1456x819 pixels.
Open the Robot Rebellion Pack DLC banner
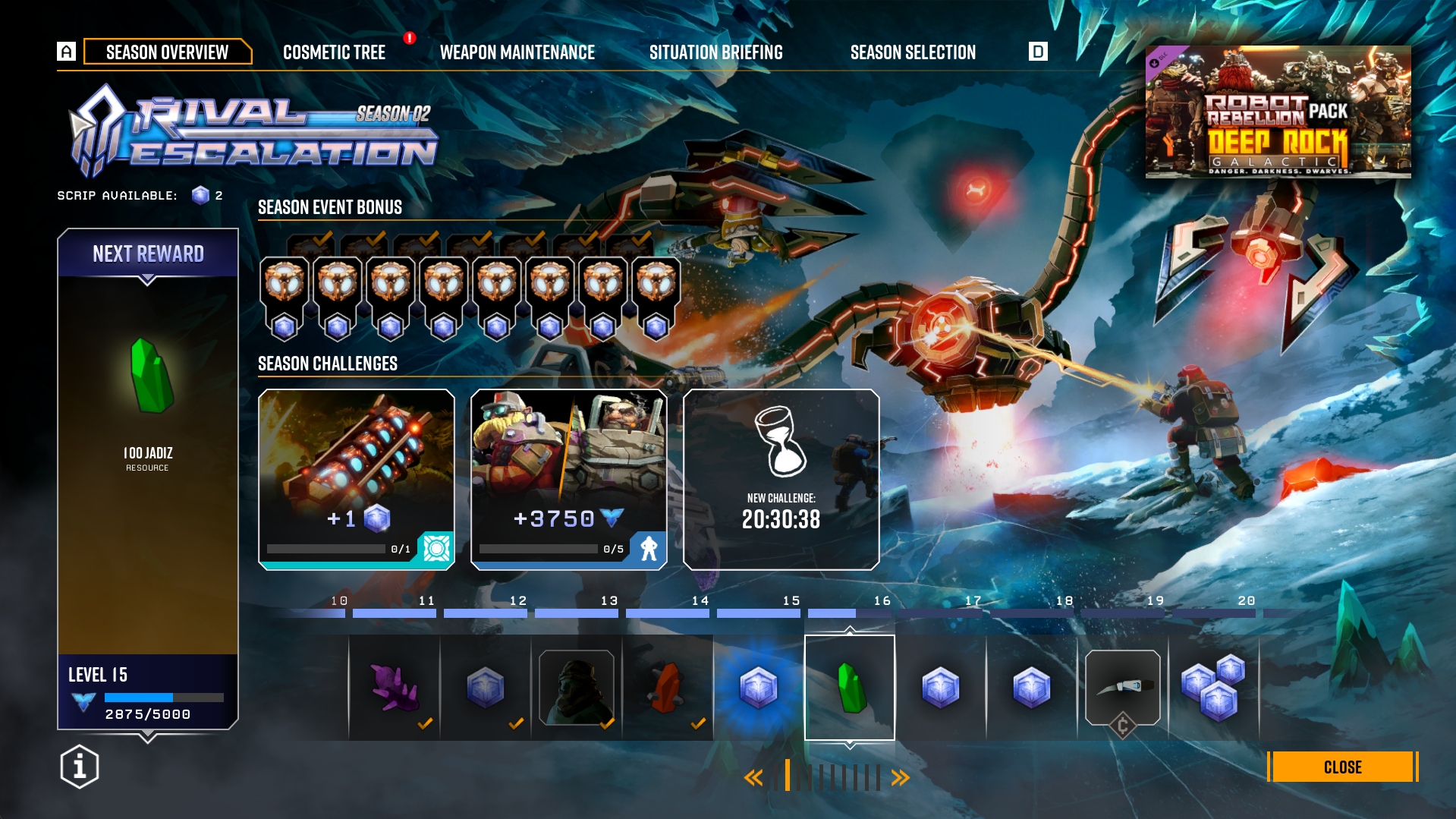(1278, 112)
